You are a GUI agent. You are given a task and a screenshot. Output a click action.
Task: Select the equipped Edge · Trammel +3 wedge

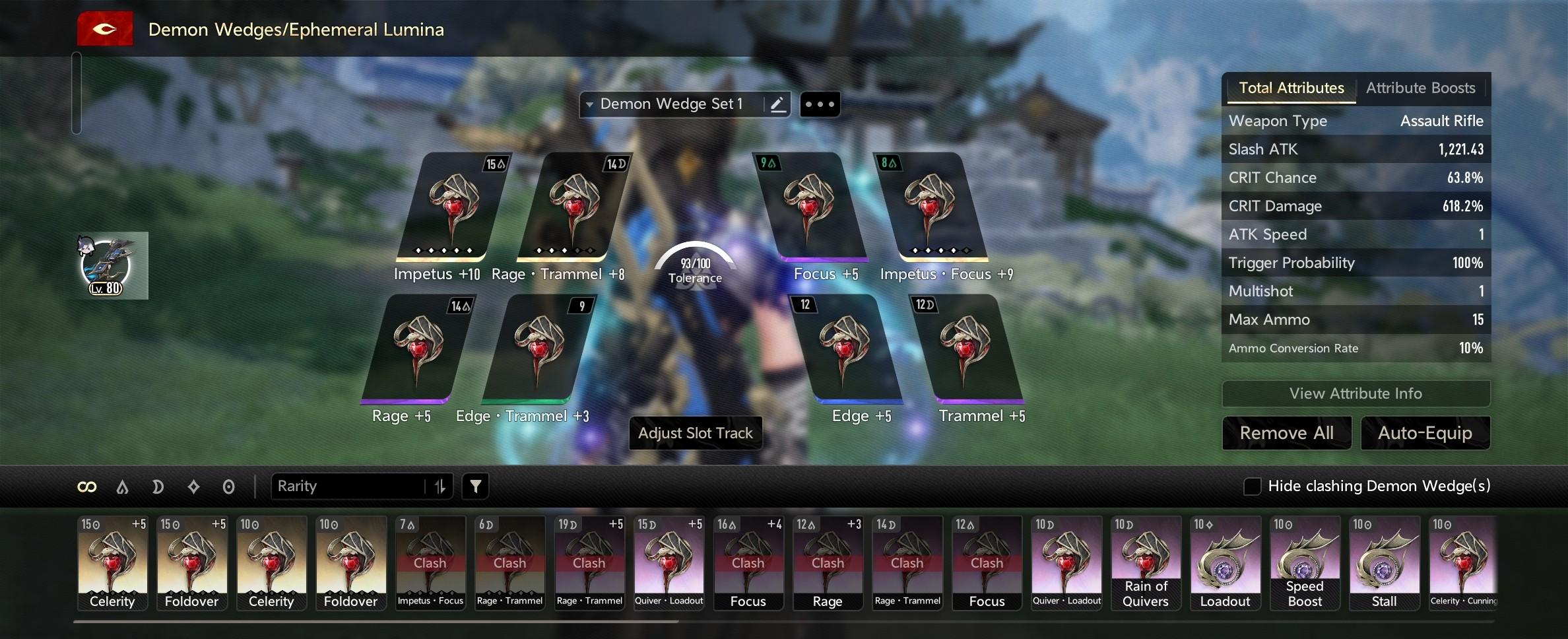tap(538, 349)
